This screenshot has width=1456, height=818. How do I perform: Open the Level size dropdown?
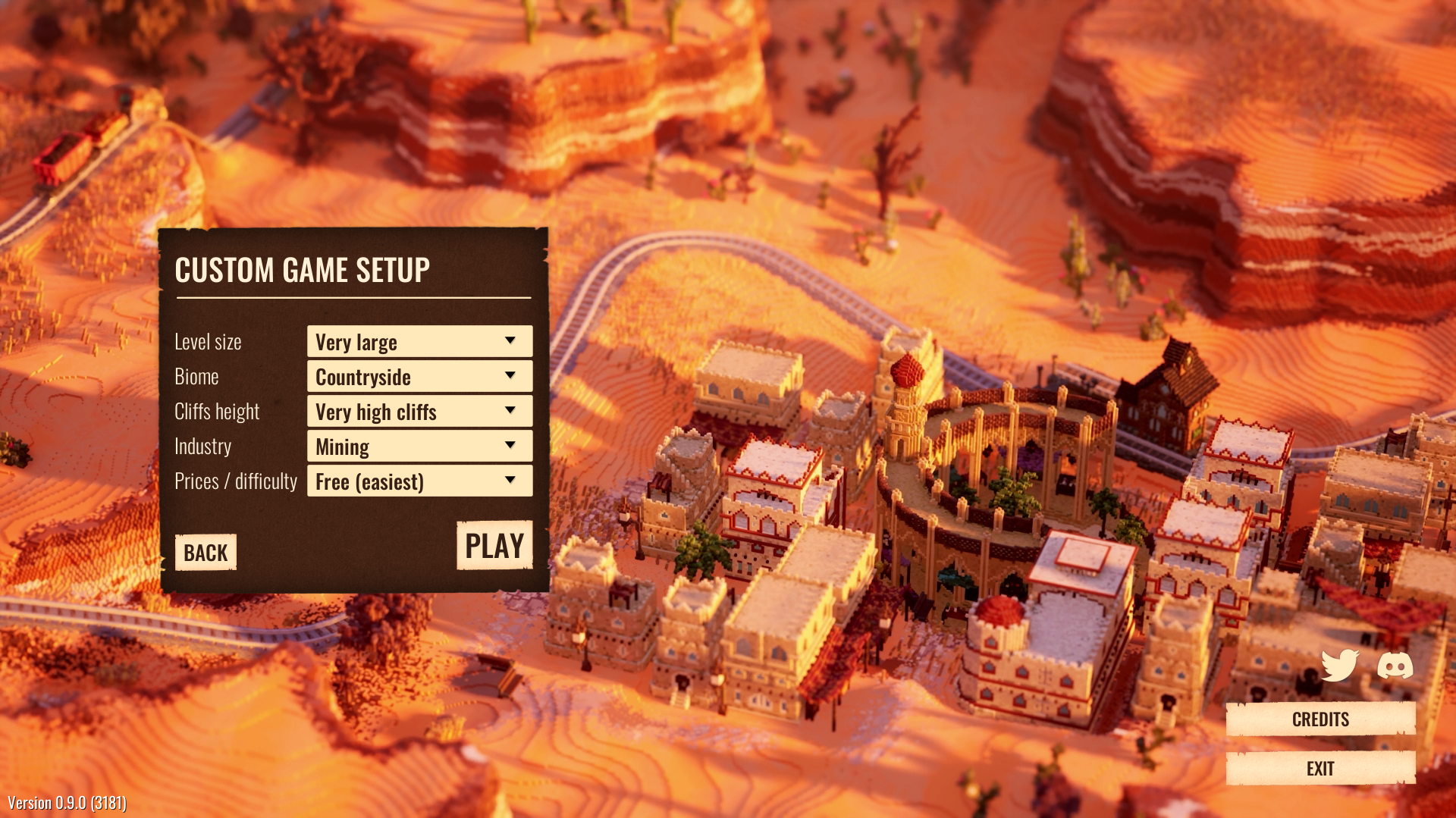tap(419, 342)
